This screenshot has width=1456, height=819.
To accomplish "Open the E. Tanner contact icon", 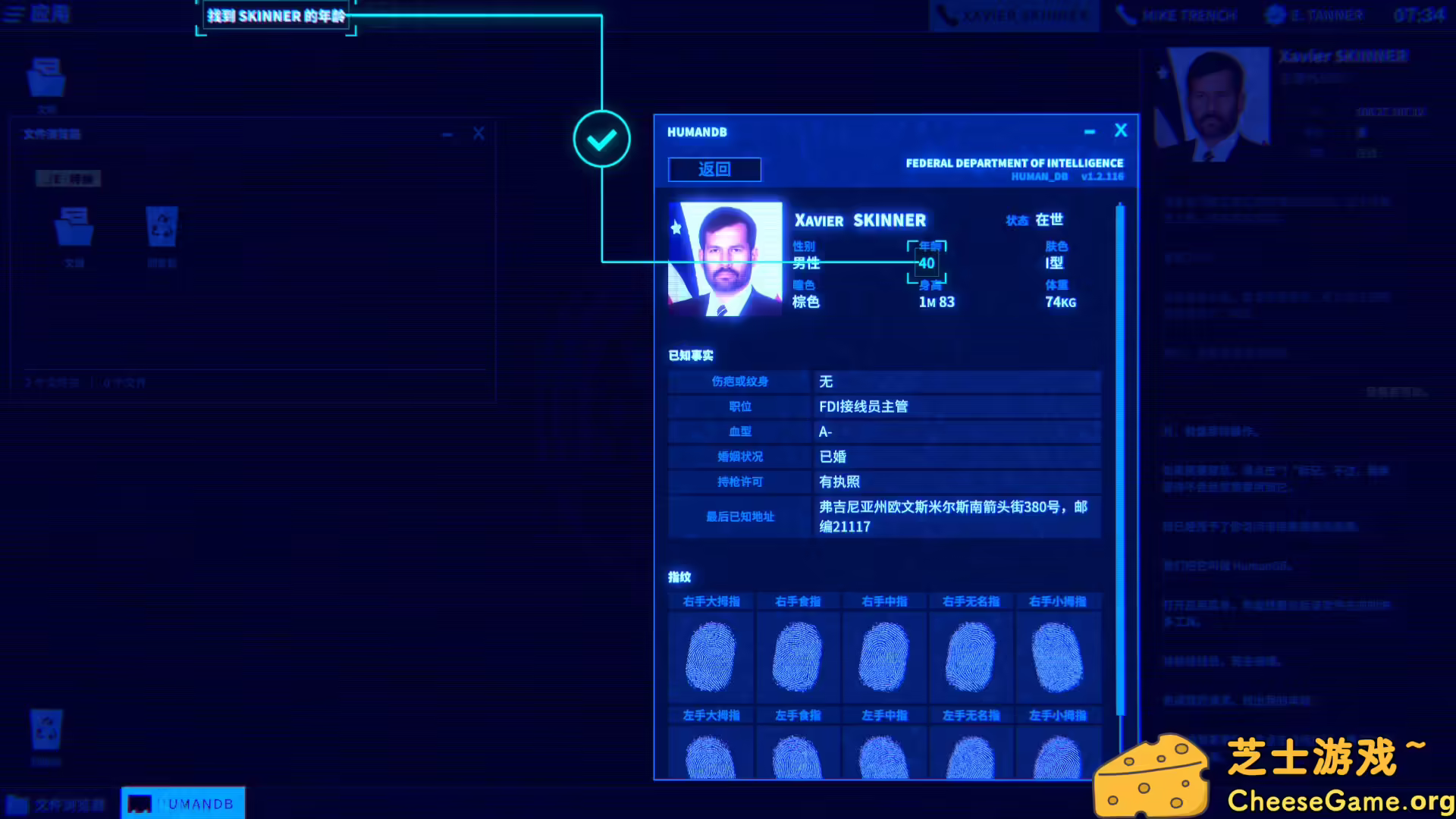I will pos(1276,15).
